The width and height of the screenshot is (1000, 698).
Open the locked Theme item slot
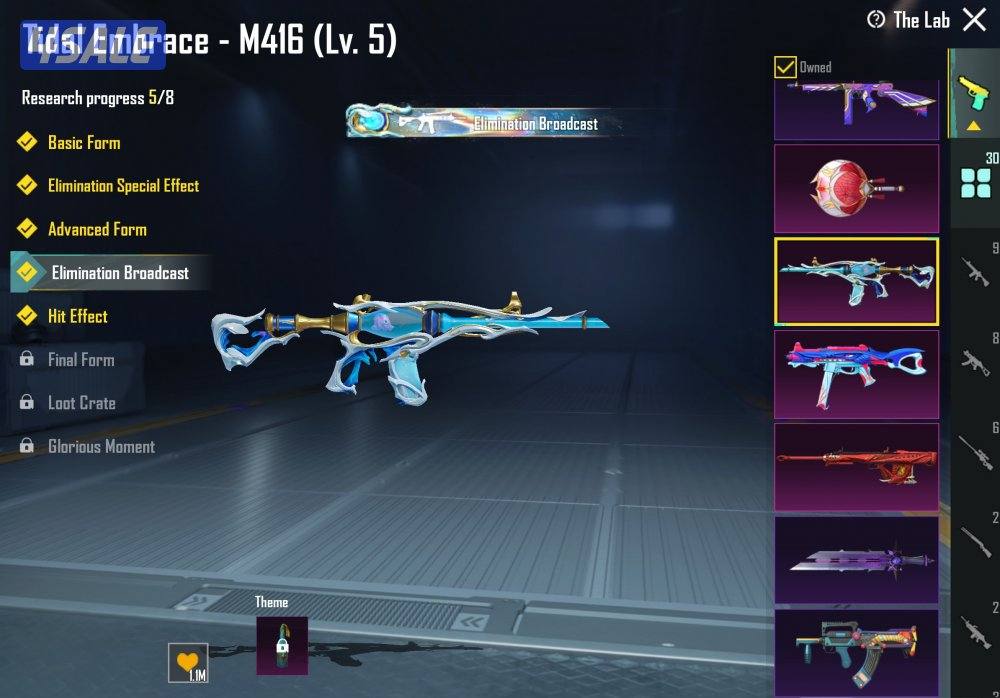[282, 645]
